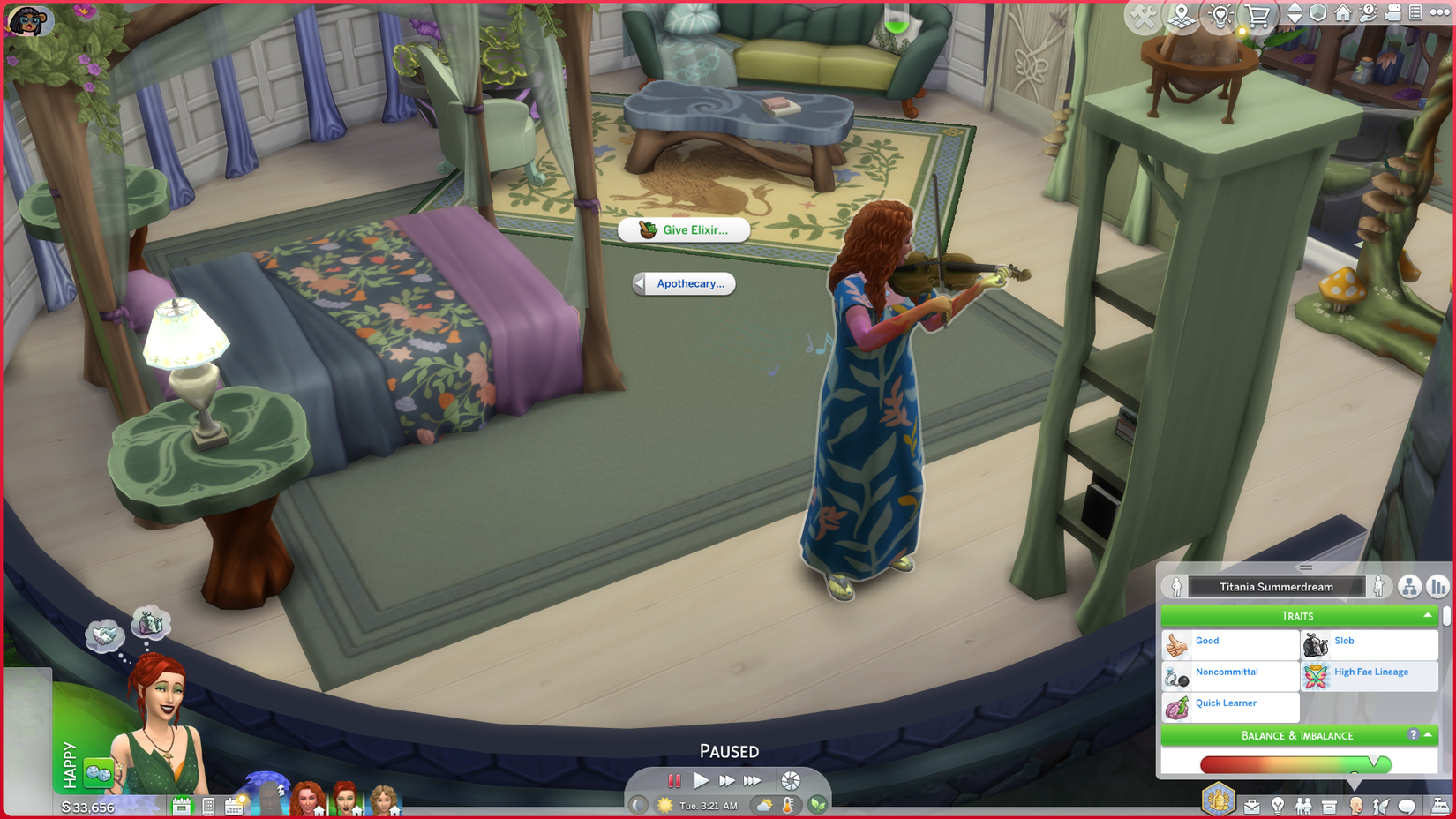Select "Give Elixir..." from the interaction menu
This screenshot has height=819, width=1456.
coord(684,229)
